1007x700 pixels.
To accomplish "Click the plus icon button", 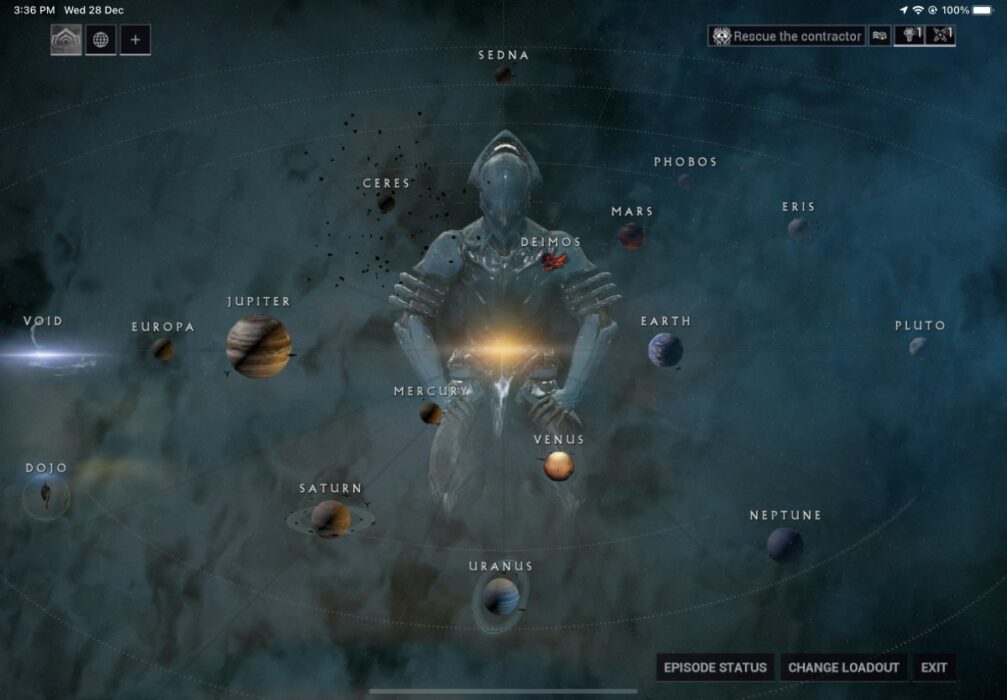I will (x=135, y=40).
